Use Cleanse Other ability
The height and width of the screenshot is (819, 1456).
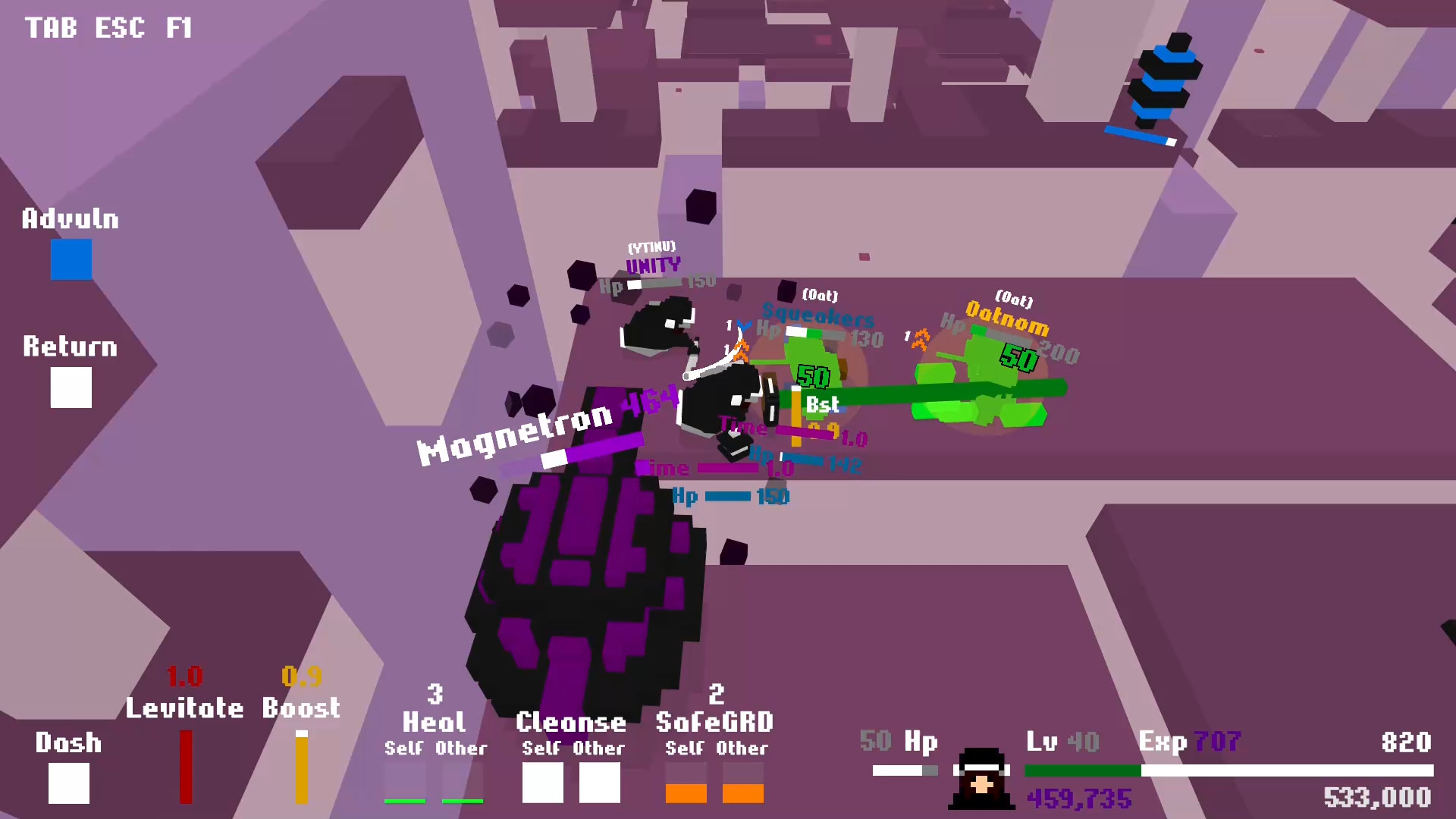point(599,783)
